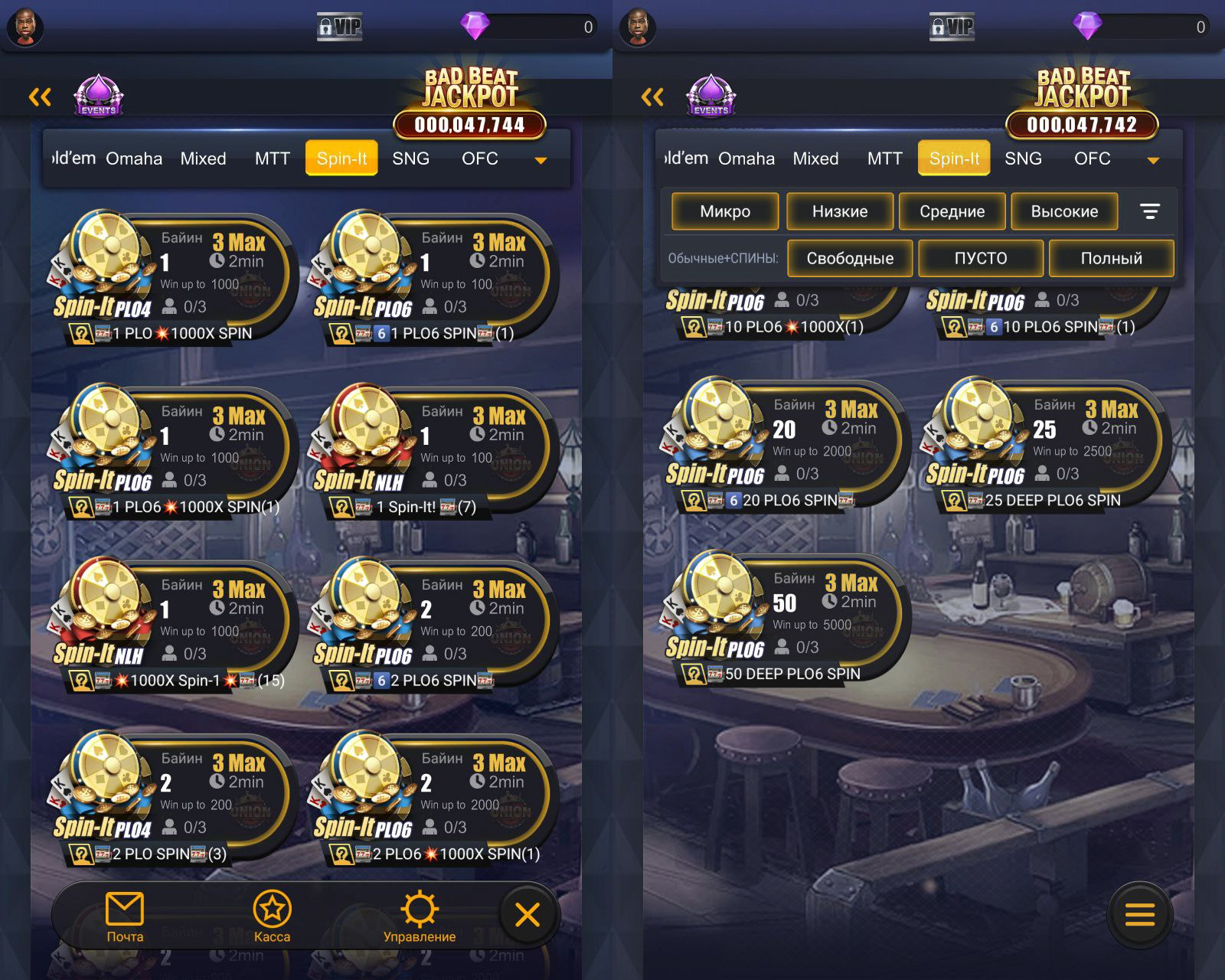Click the three-line sort icon beside Высокие
This screenshot has height=980, width=1225.
point(1150,211)
